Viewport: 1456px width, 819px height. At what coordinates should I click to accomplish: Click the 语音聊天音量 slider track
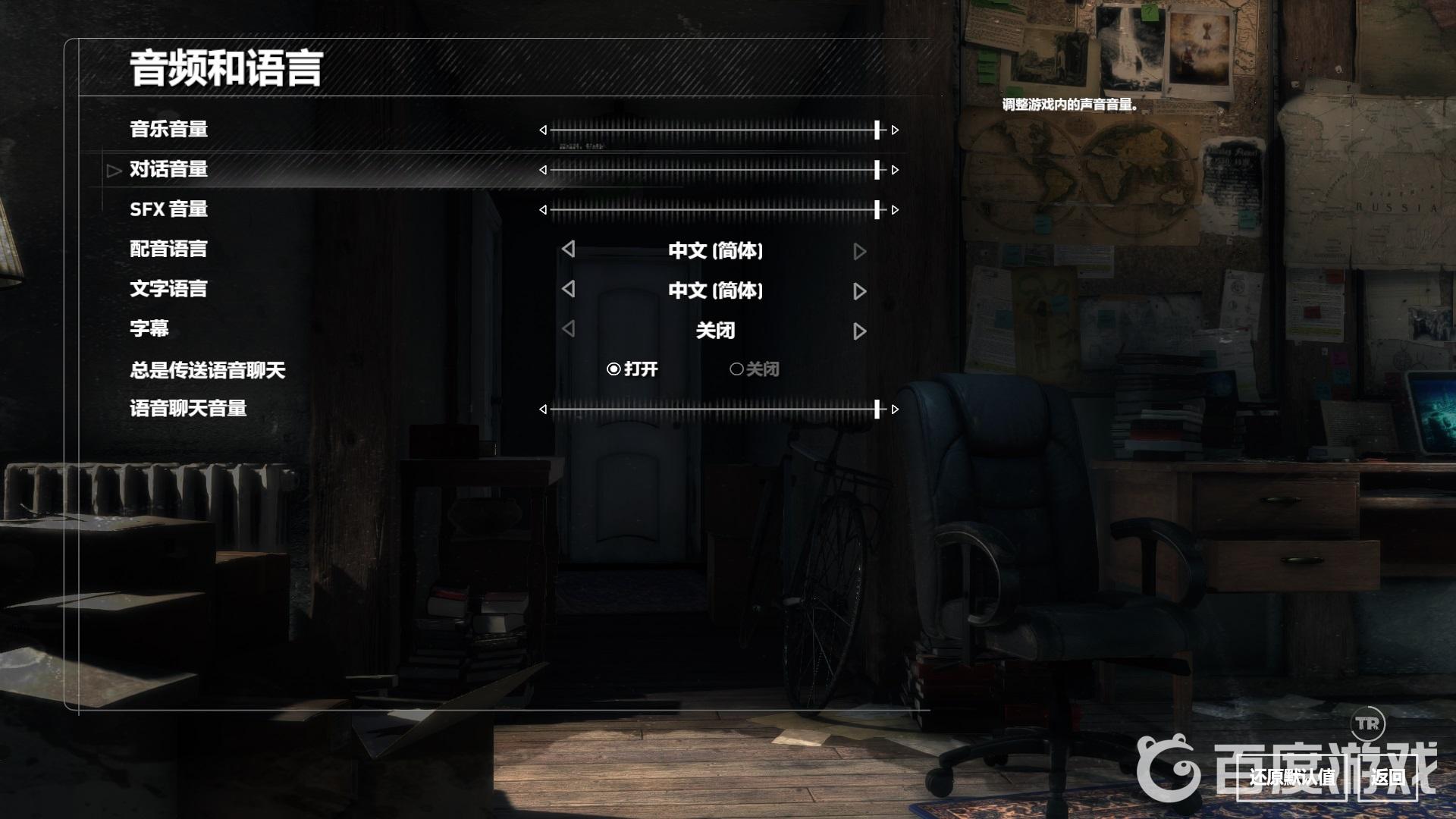(x=713, y=409)
